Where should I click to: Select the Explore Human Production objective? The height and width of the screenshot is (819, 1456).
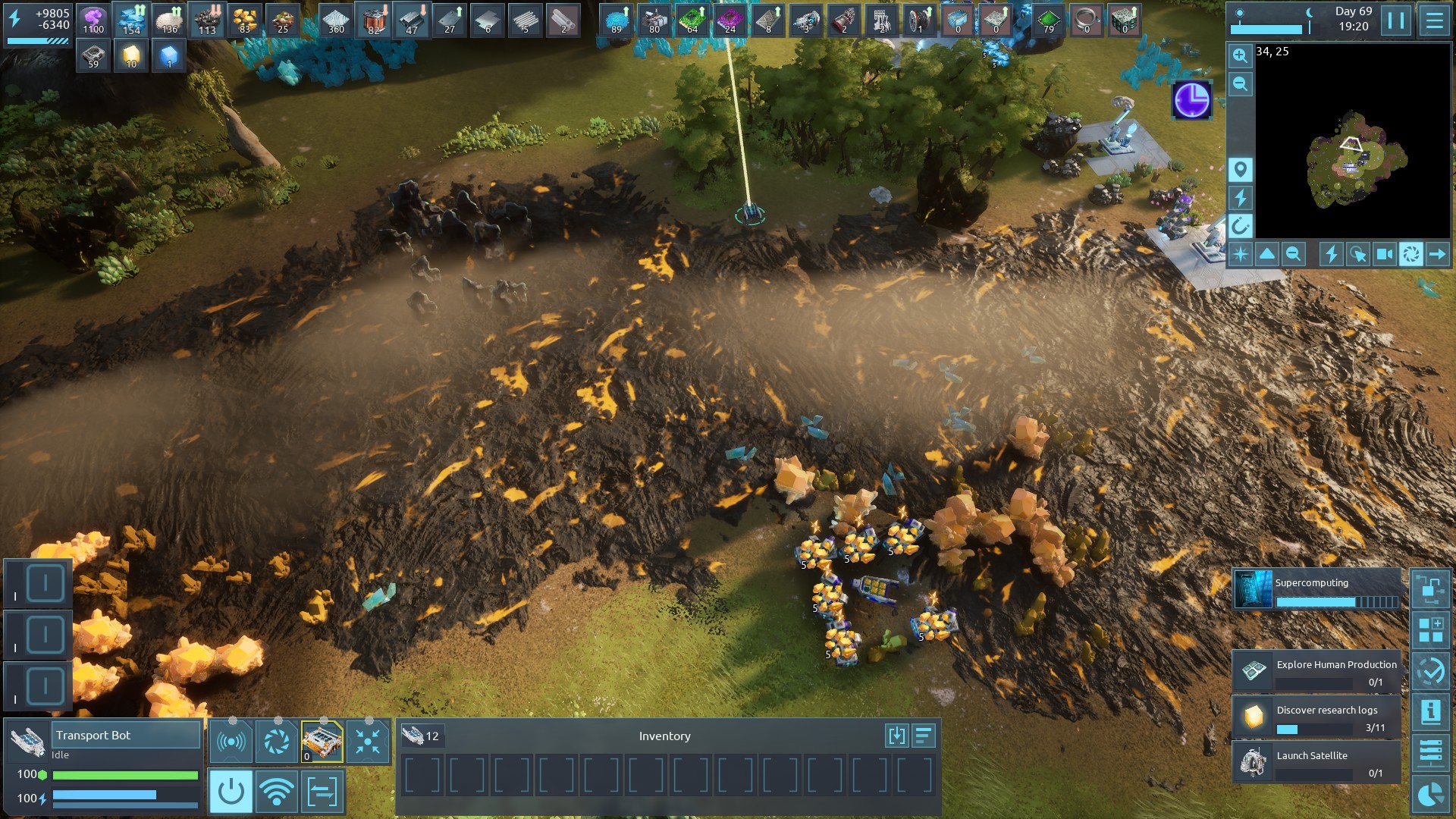pos(1317,672)
